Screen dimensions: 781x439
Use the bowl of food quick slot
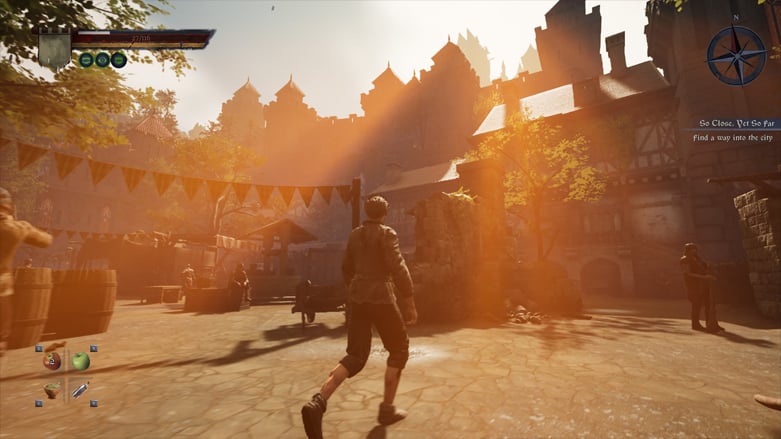52,390
